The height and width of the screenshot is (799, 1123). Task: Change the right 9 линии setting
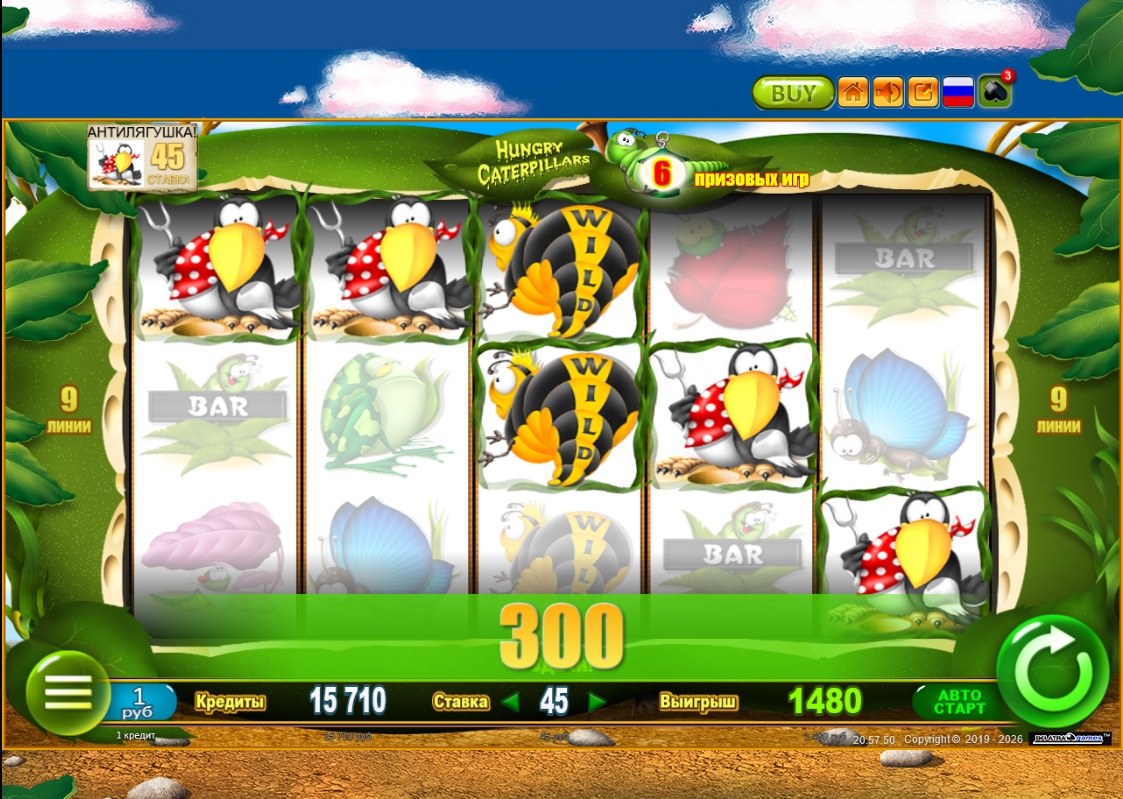pos(1058,410)
